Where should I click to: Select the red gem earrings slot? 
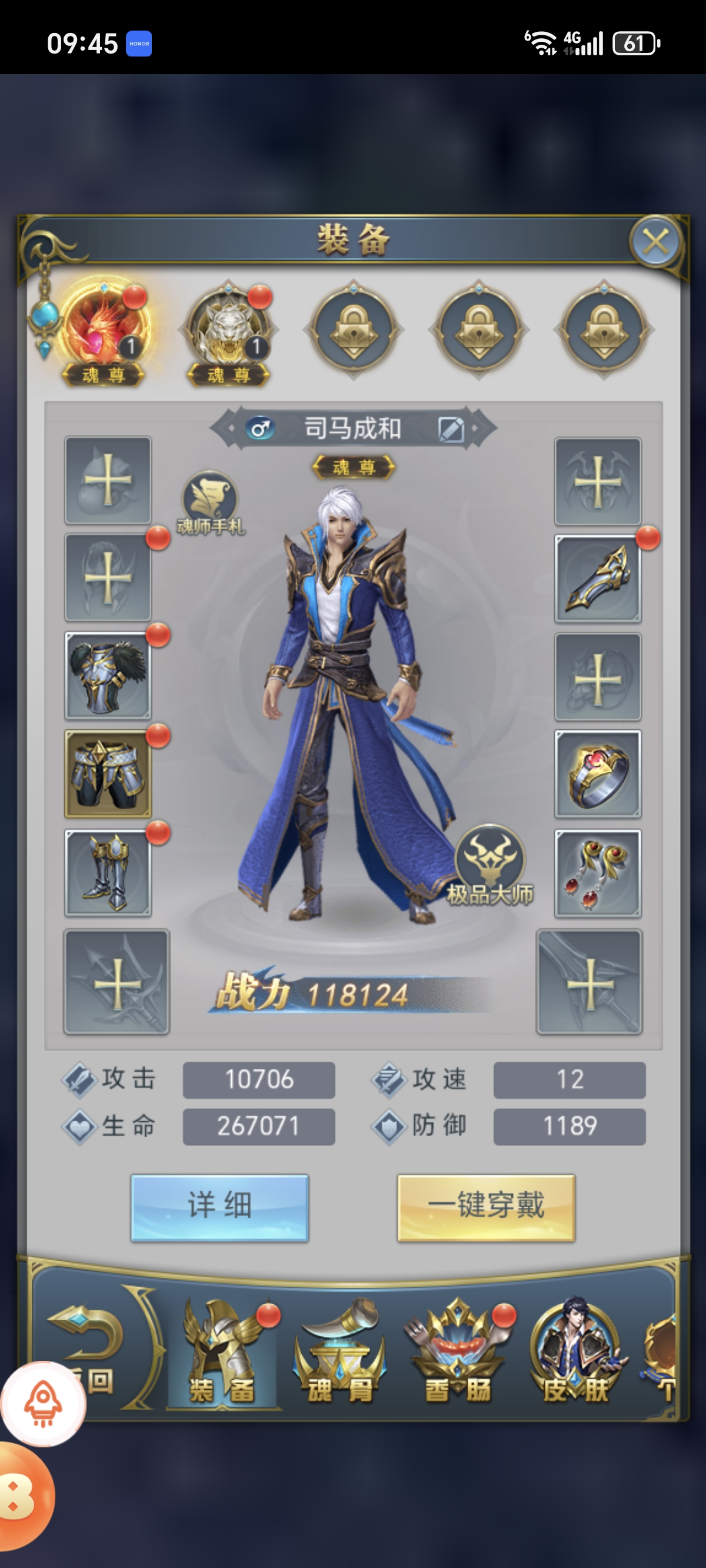(x=598, y=872)
